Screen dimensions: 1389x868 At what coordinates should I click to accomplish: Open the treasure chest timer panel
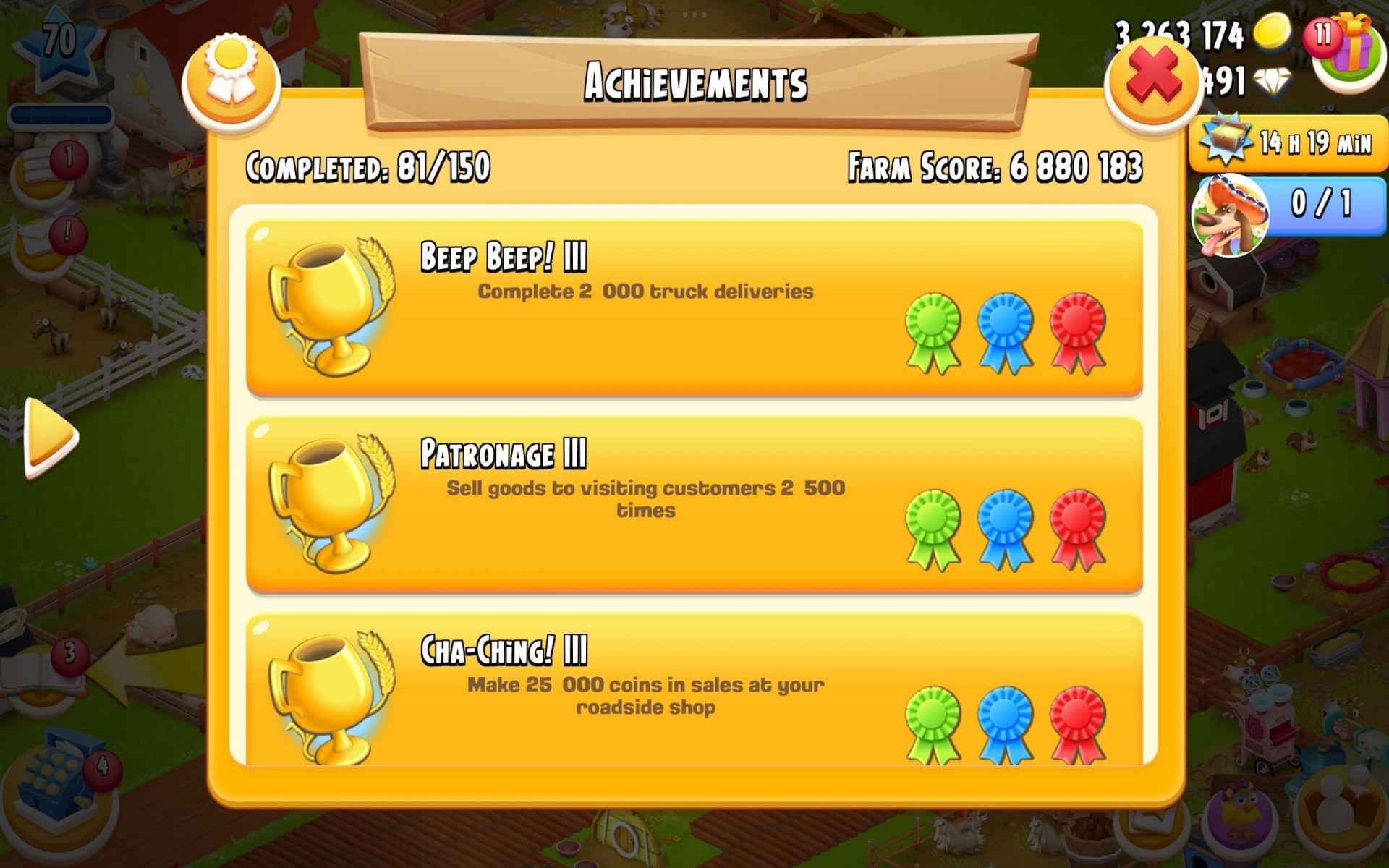click(1288, 142)
